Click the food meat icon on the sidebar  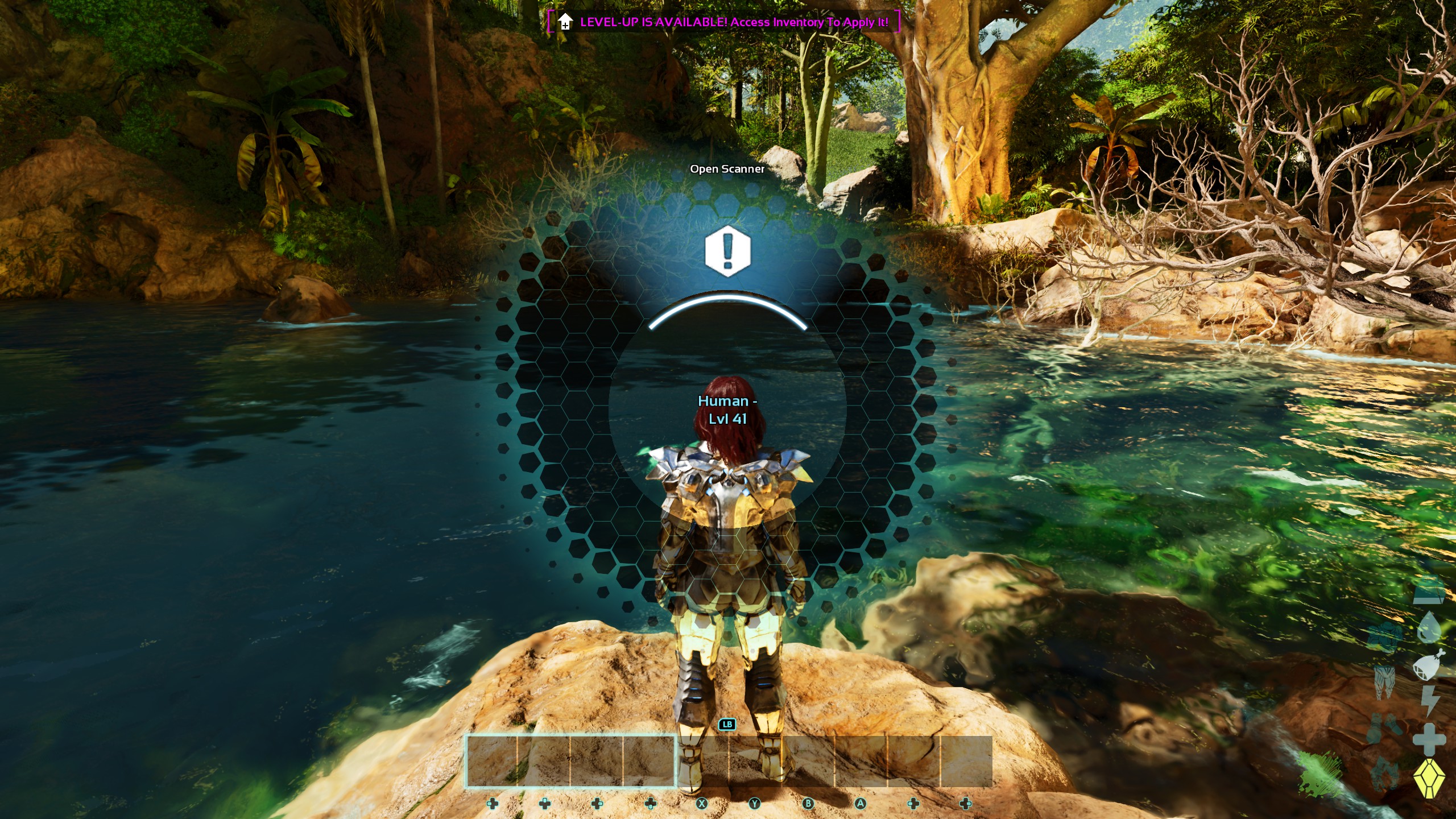tap(1428, 667)
